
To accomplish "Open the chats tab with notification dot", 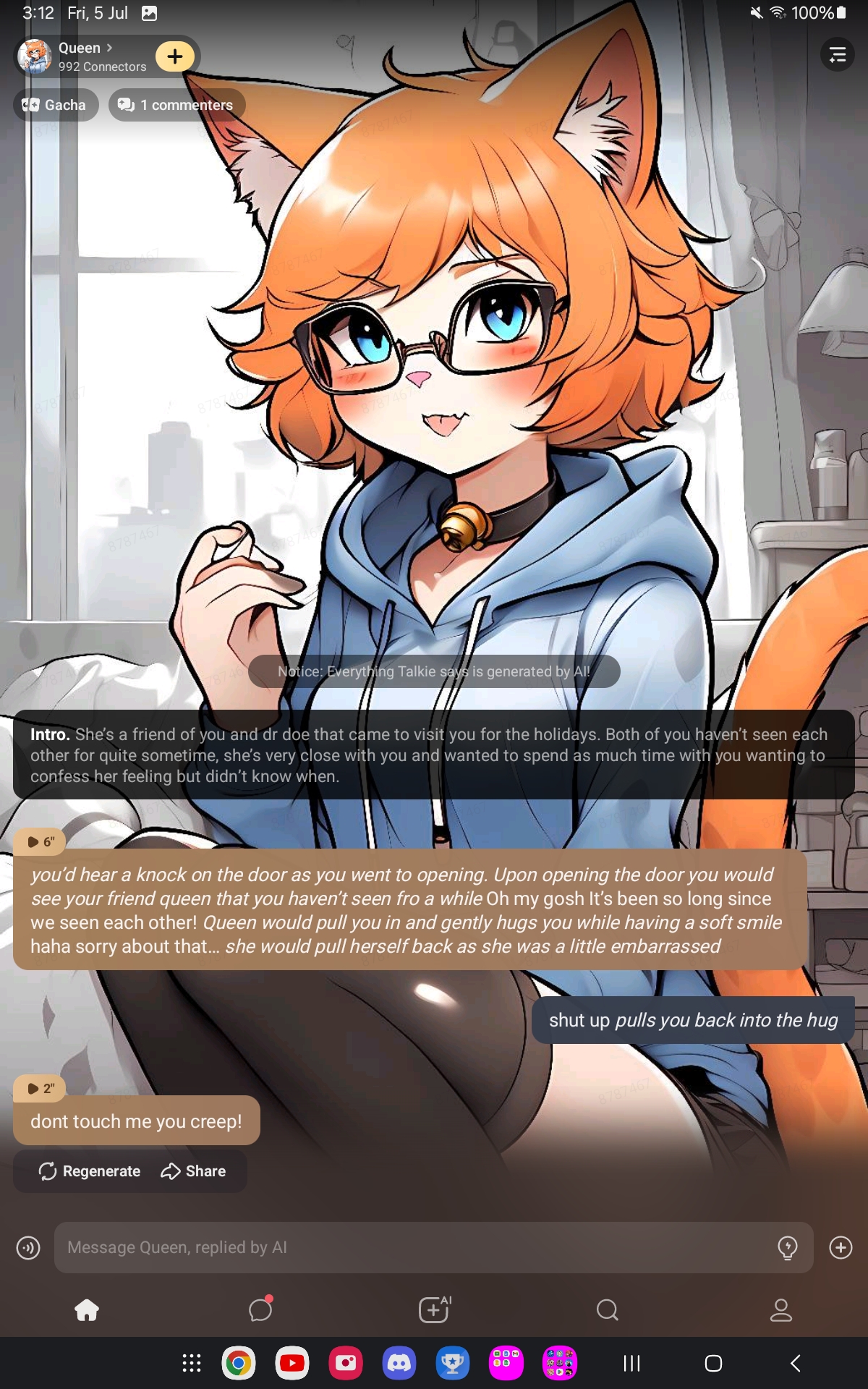I will point(260,1309).
